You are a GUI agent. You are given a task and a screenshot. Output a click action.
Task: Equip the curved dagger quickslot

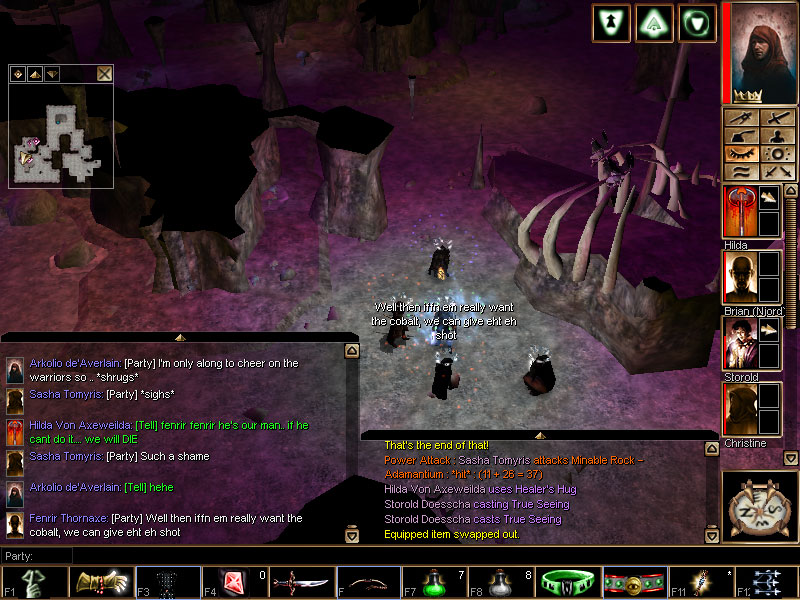301,581
